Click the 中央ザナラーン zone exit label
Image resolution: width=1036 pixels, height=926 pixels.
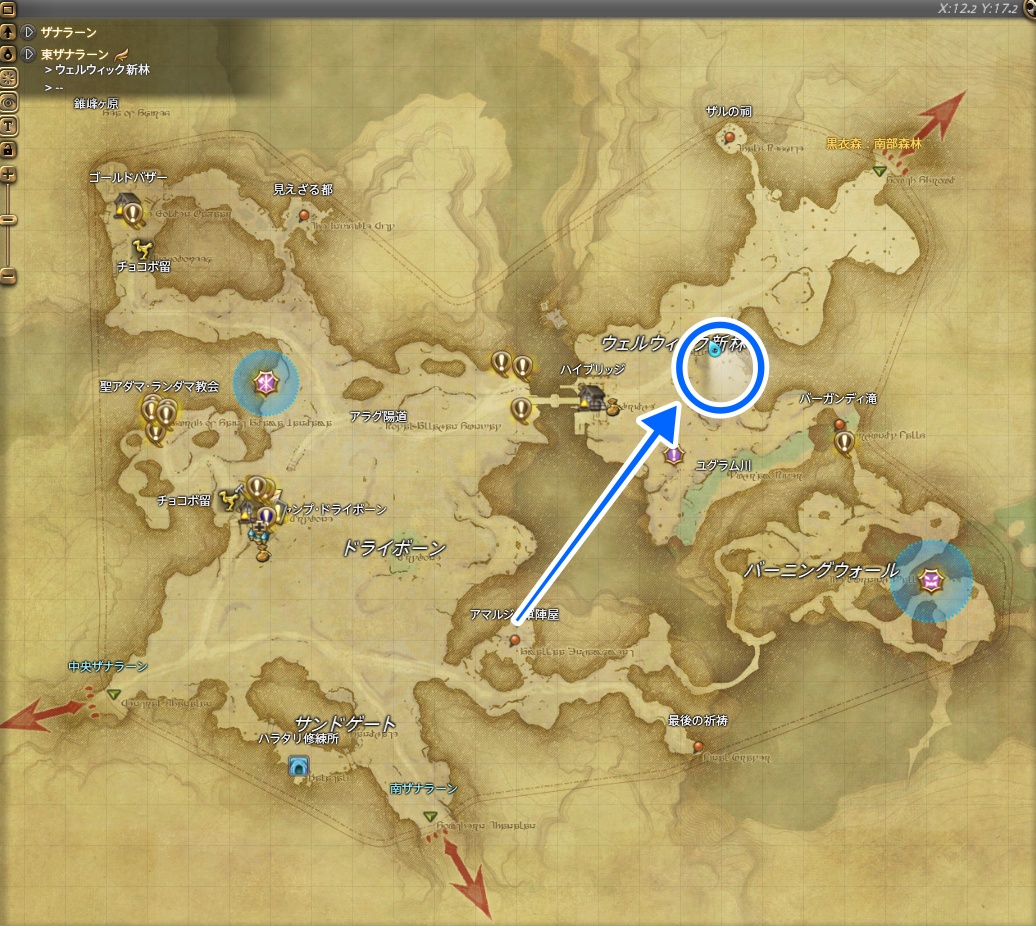108,667
